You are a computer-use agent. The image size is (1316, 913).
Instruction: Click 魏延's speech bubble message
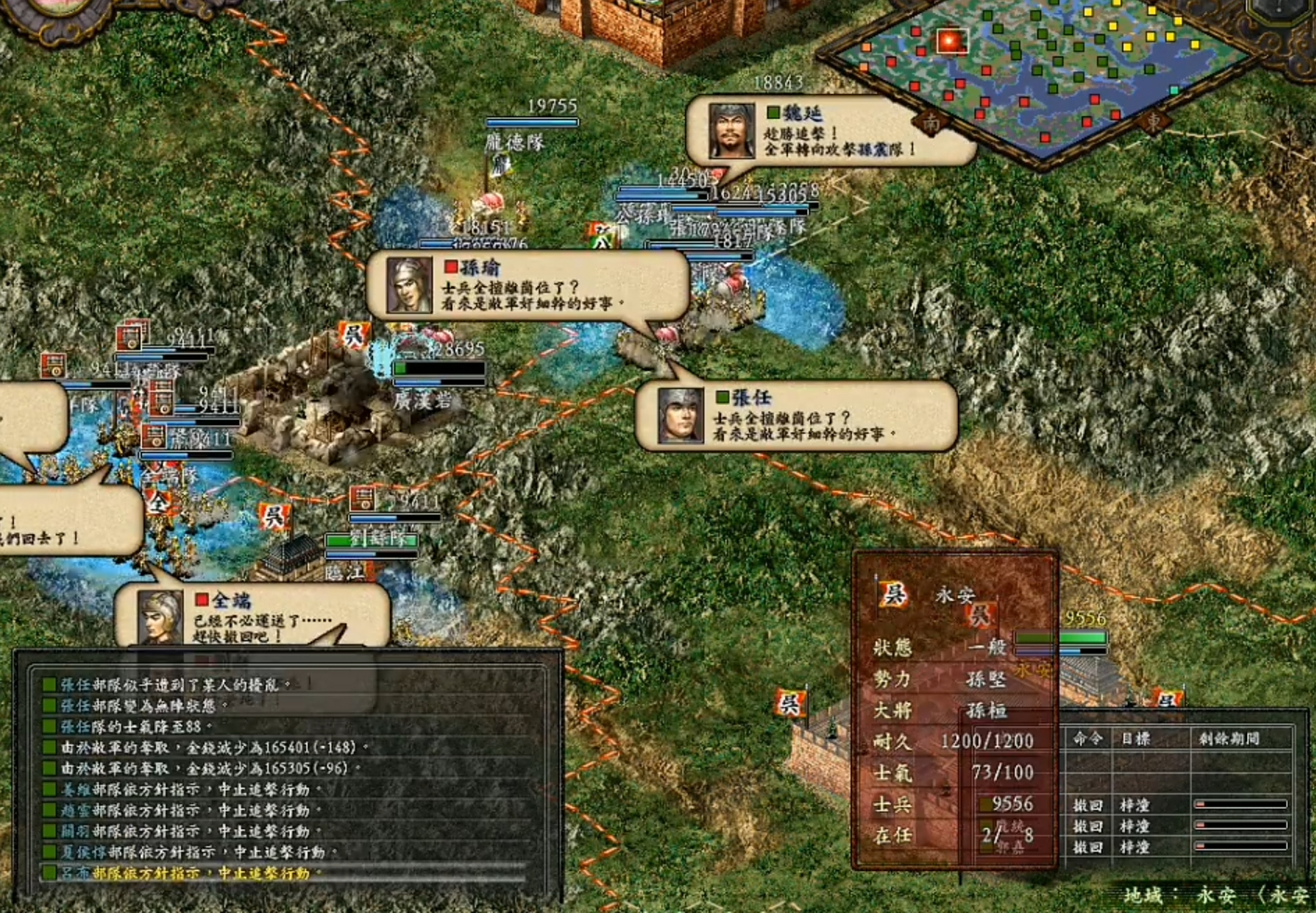point(831,132)
